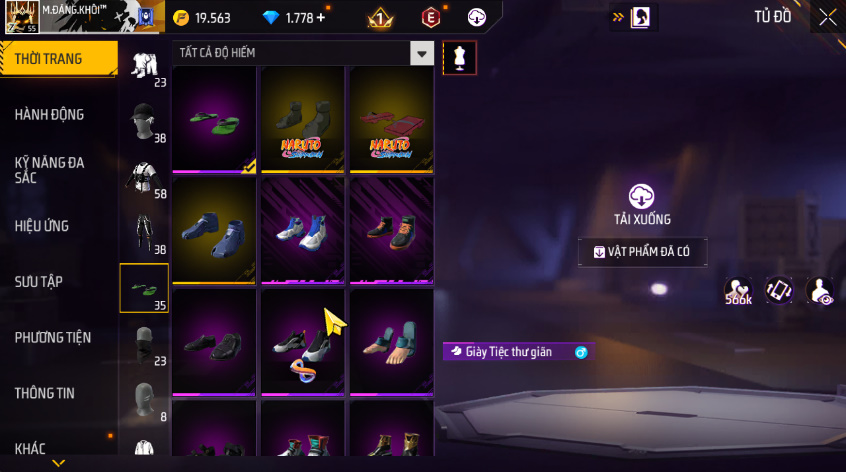The height and width of the screenshot is (472, 846).
Task: Open the HÀNH ĐỘNG category
Action: point(50,115)
